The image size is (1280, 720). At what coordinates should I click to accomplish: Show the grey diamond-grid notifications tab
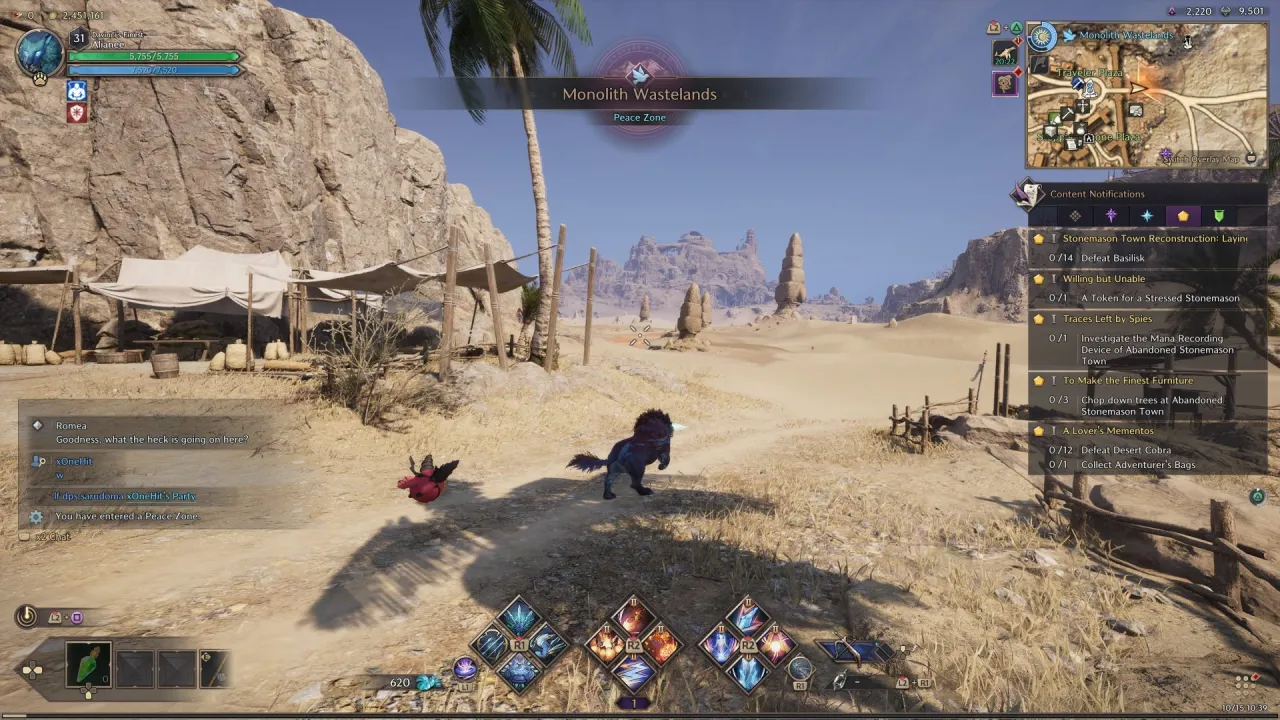pyautogui.click(x=1075, y=216)
